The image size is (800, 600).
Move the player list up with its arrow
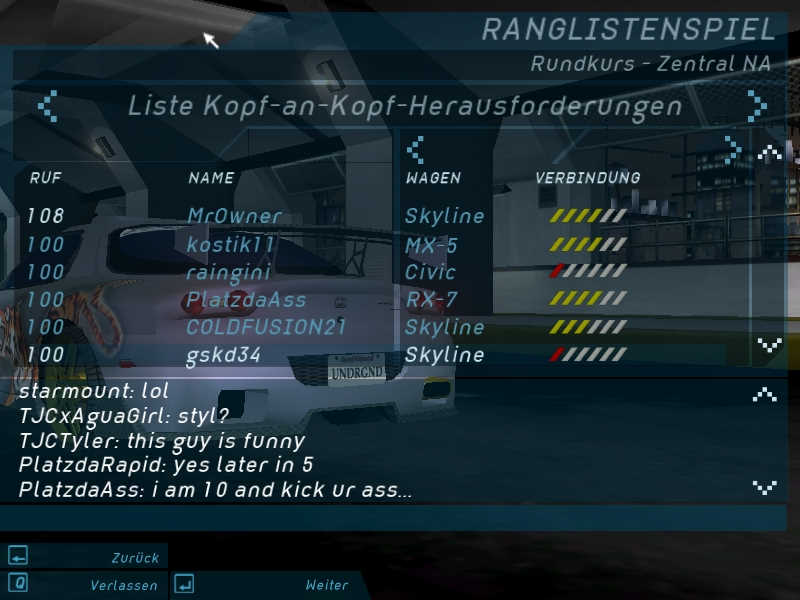tap(769, 154)
